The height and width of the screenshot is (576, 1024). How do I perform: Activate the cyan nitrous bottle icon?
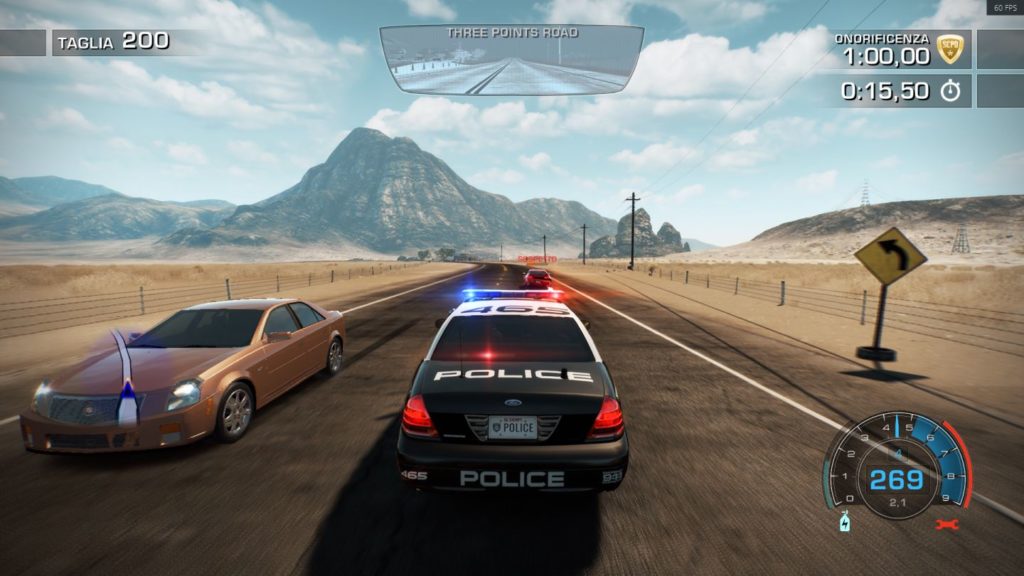tap(845, 523)
